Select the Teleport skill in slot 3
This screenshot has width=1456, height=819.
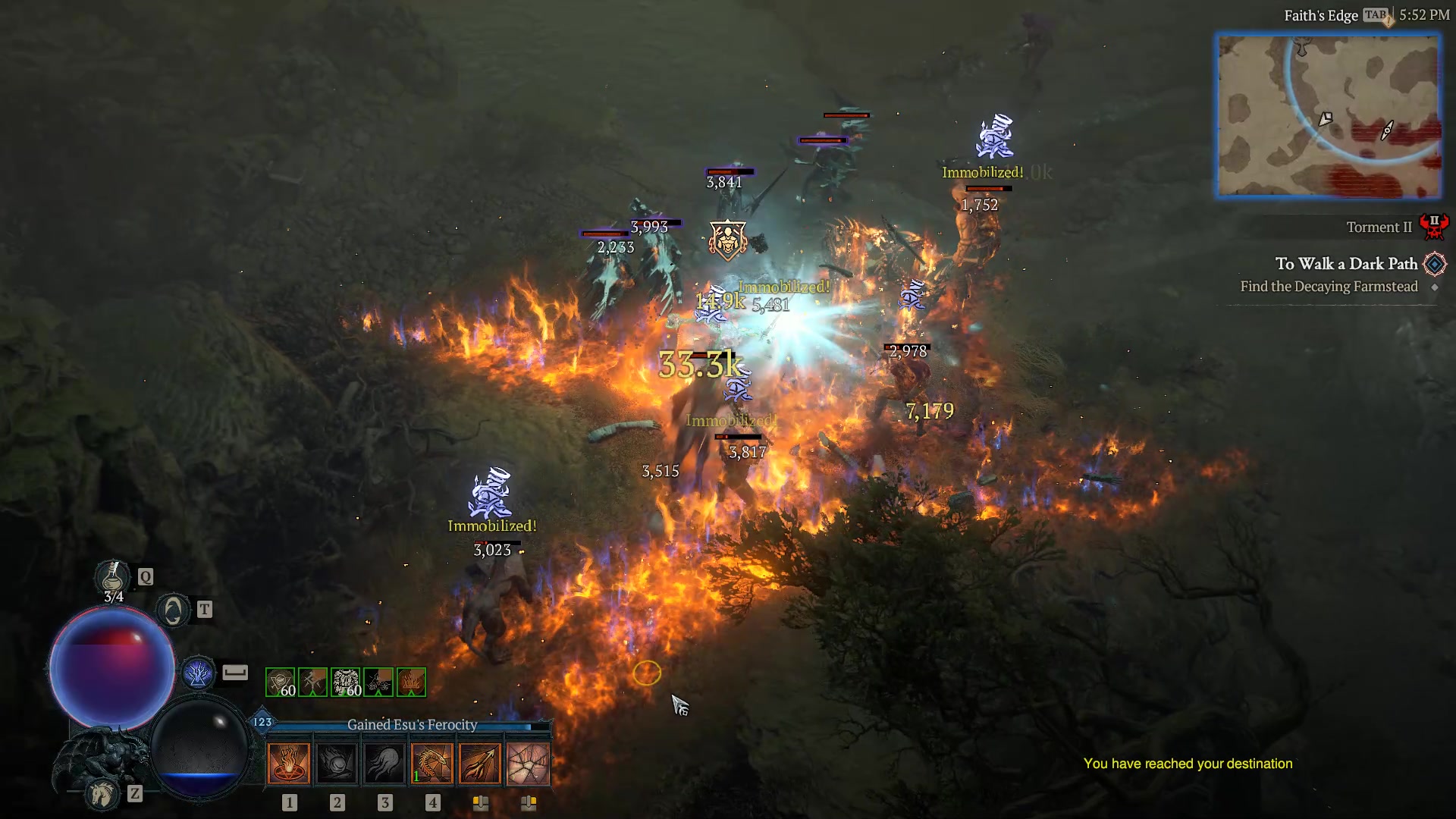384,762
